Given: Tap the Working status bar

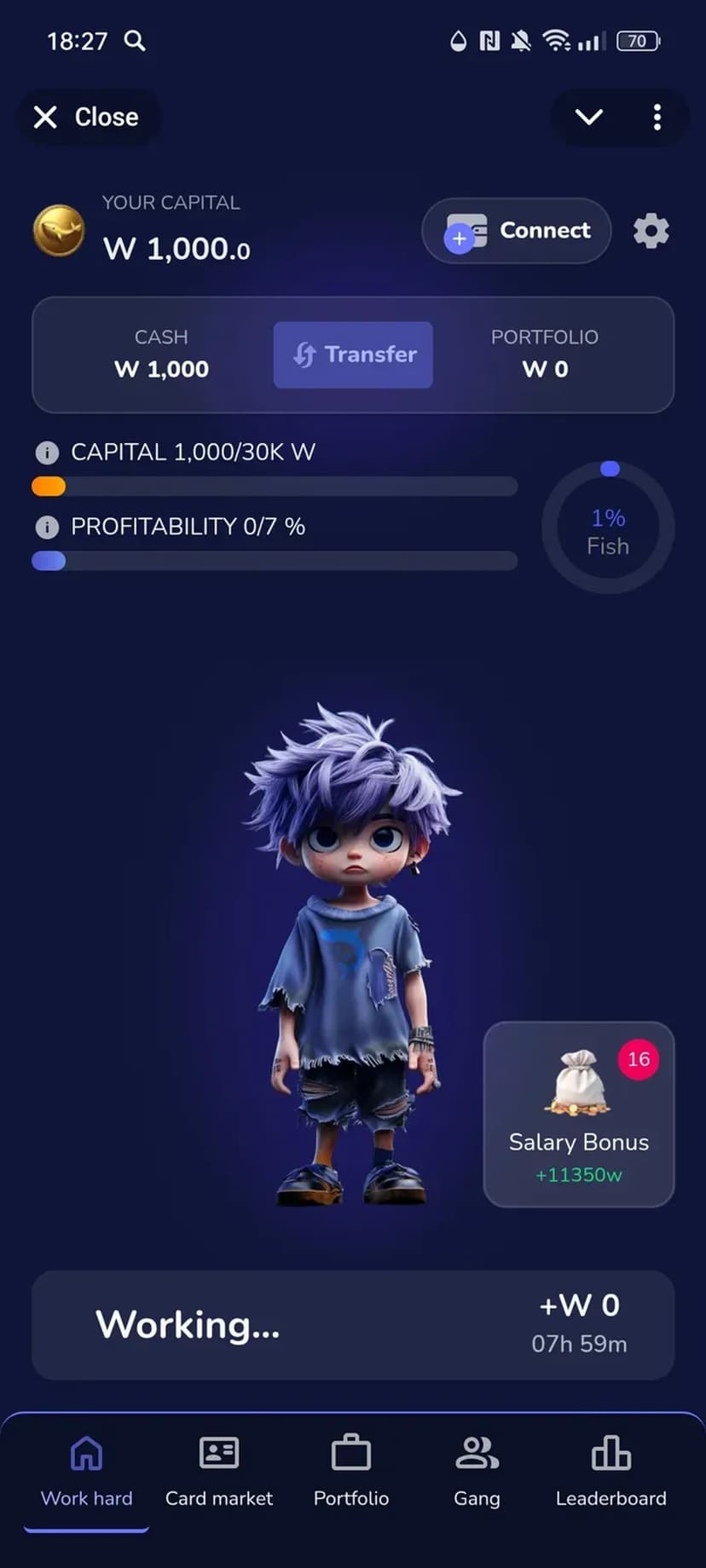Looking at the screenshot, I should point(353,1325).
